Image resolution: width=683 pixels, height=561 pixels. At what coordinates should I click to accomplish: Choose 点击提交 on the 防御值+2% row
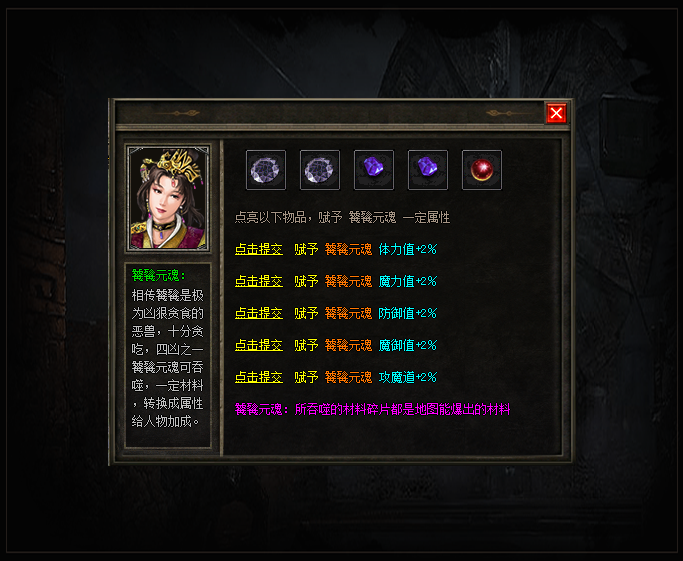(259, 313)
